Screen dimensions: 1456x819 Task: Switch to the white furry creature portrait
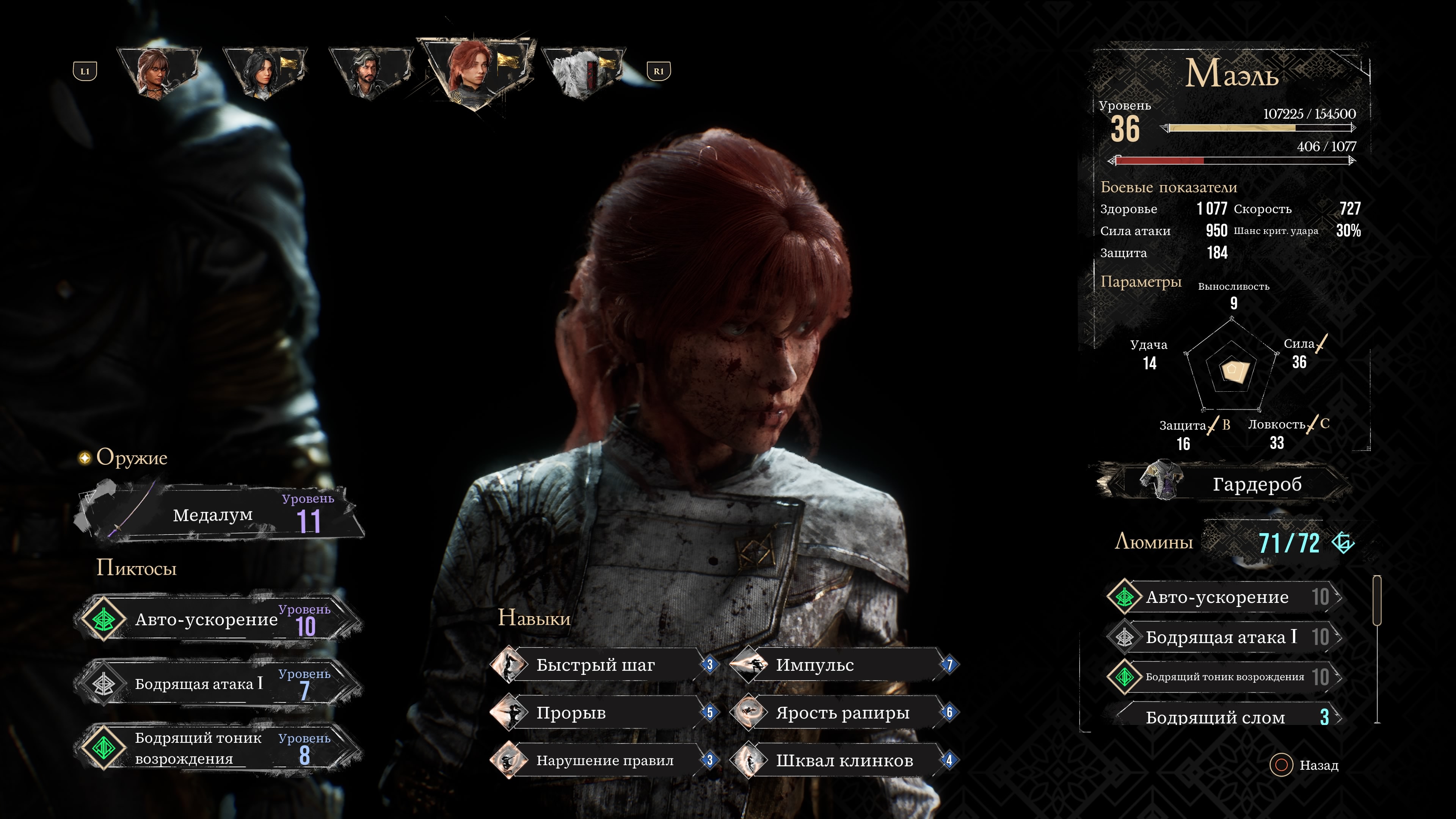click(x=582, y=72)
